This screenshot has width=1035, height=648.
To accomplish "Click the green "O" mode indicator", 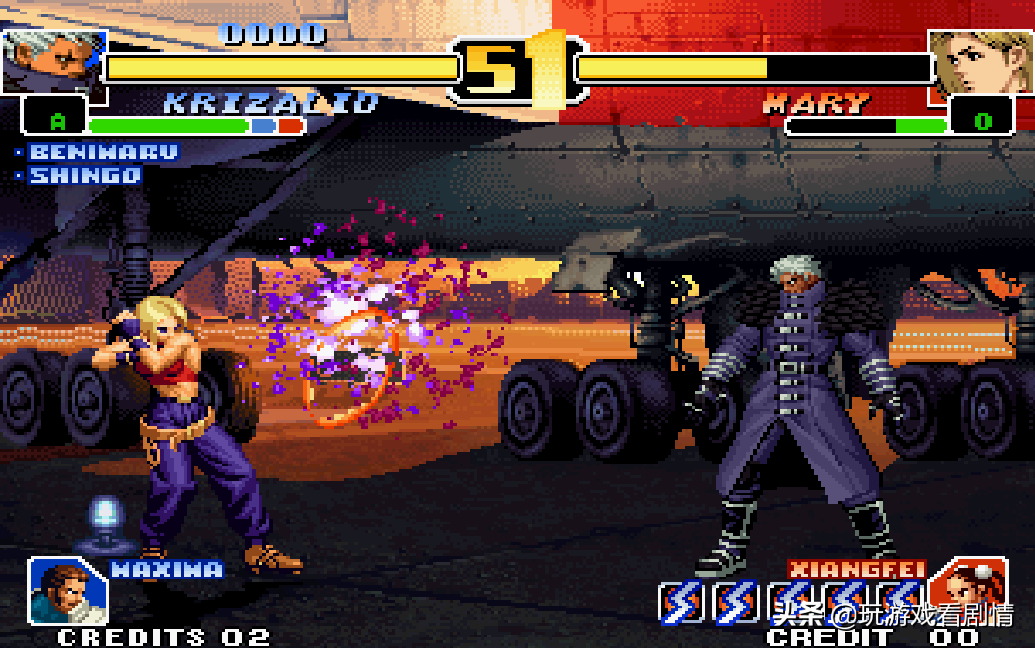I will (982, 122).
